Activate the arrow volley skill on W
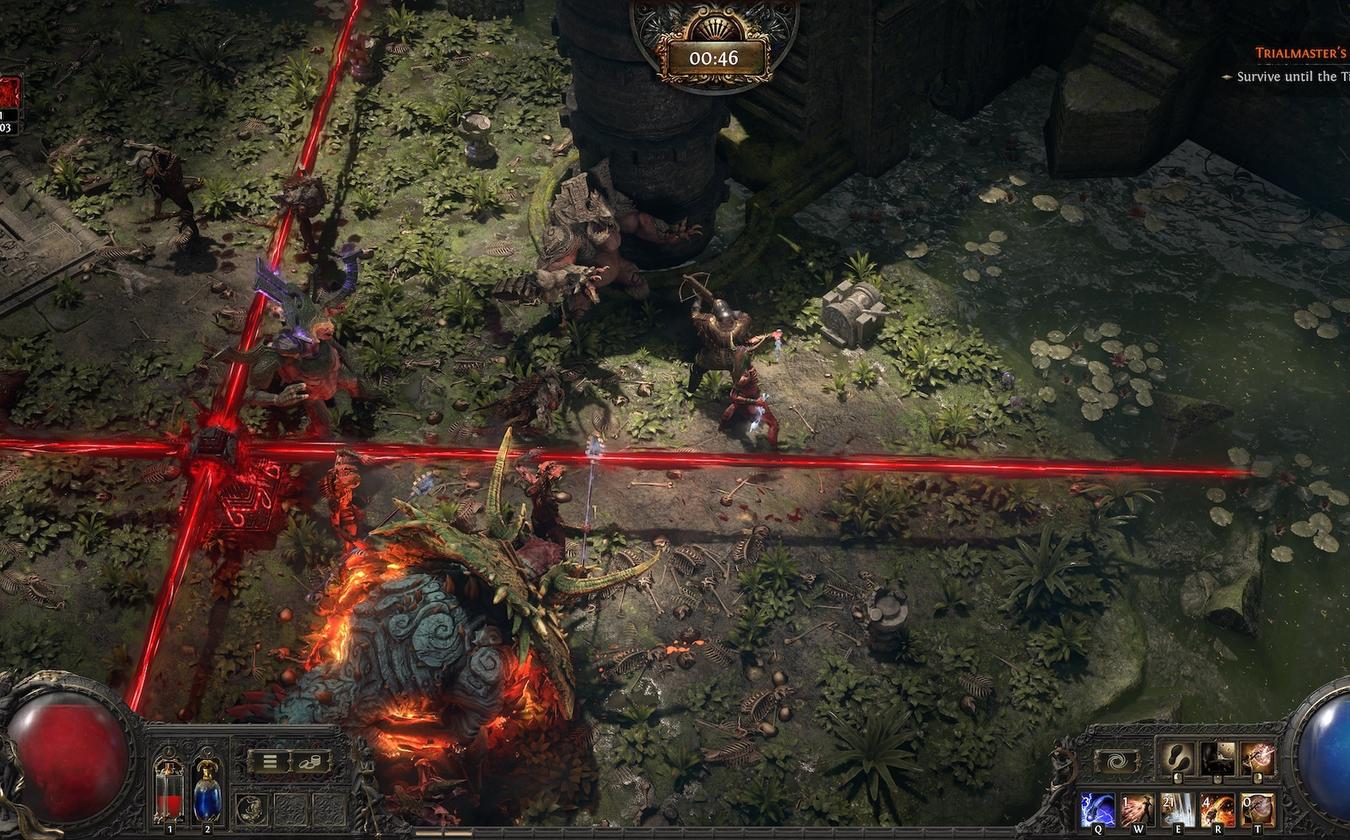 click(x=1137, y=809)
